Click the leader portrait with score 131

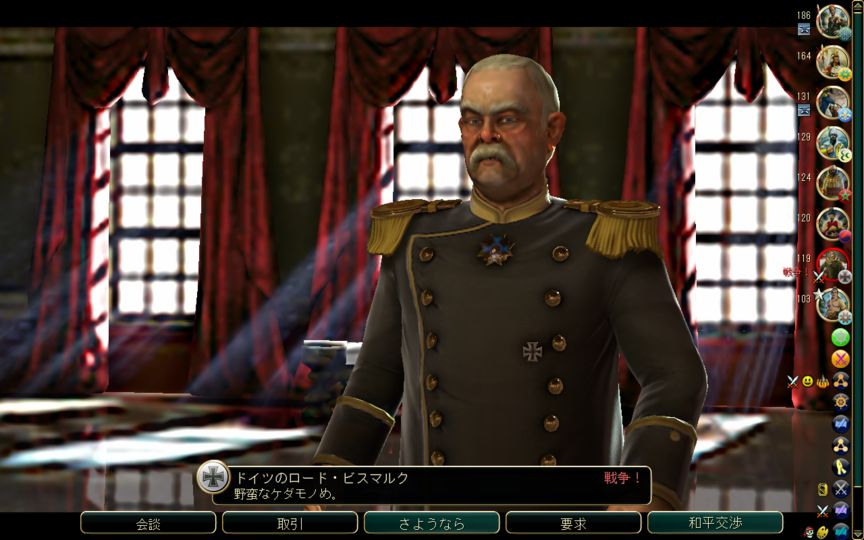(832, 102)
